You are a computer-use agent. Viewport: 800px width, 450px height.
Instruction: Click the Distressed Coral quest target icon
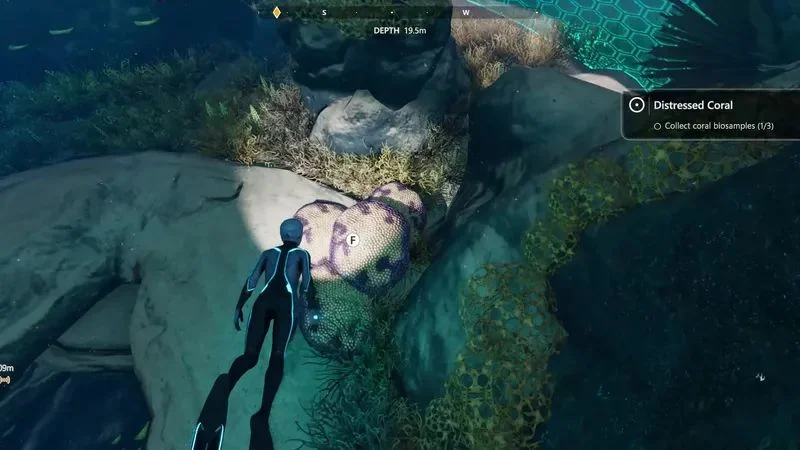[636, 105]
